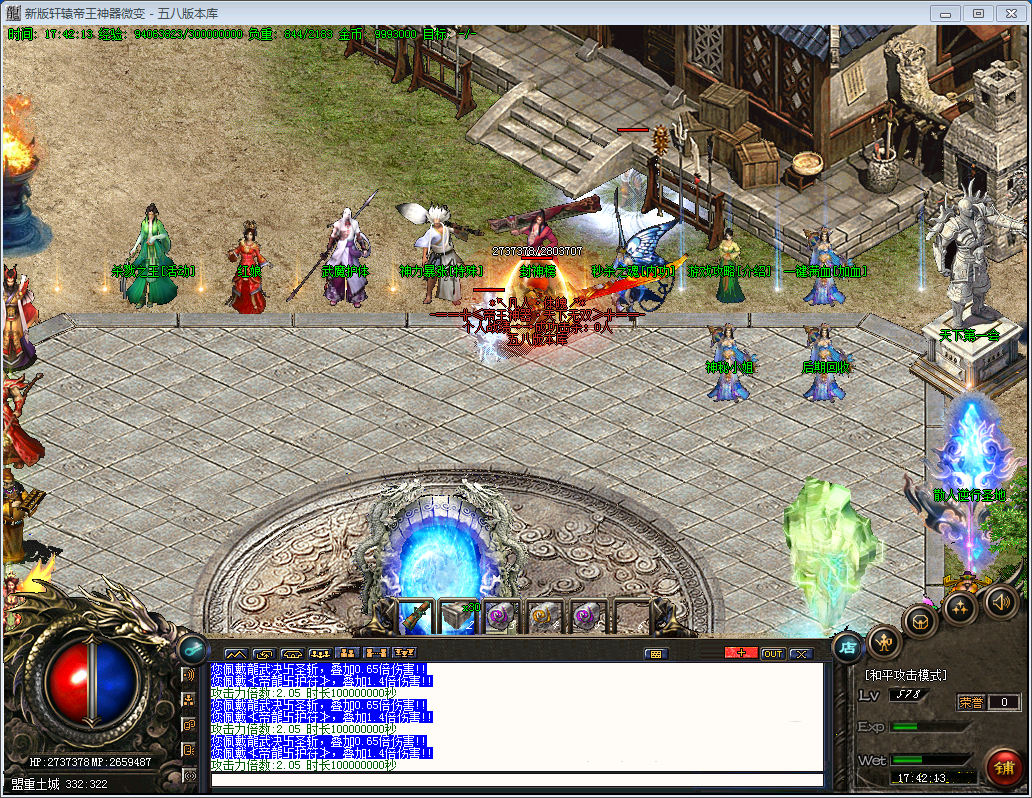Open the red 铺 stall button

click(x=1003, y=766)
